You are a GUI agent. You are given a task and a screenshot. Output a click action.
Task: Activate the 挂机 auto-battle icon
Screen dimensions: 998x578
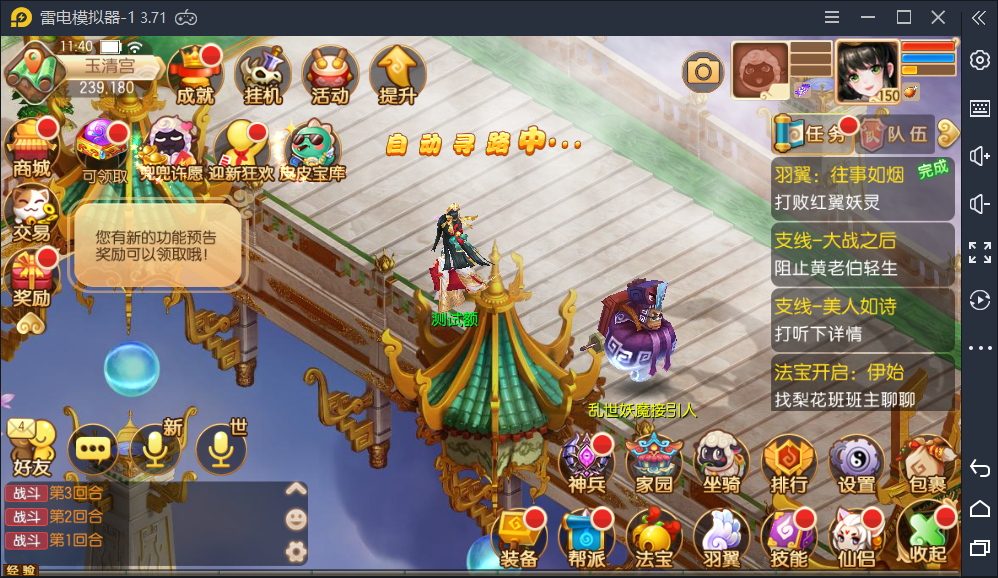(263, 75)
